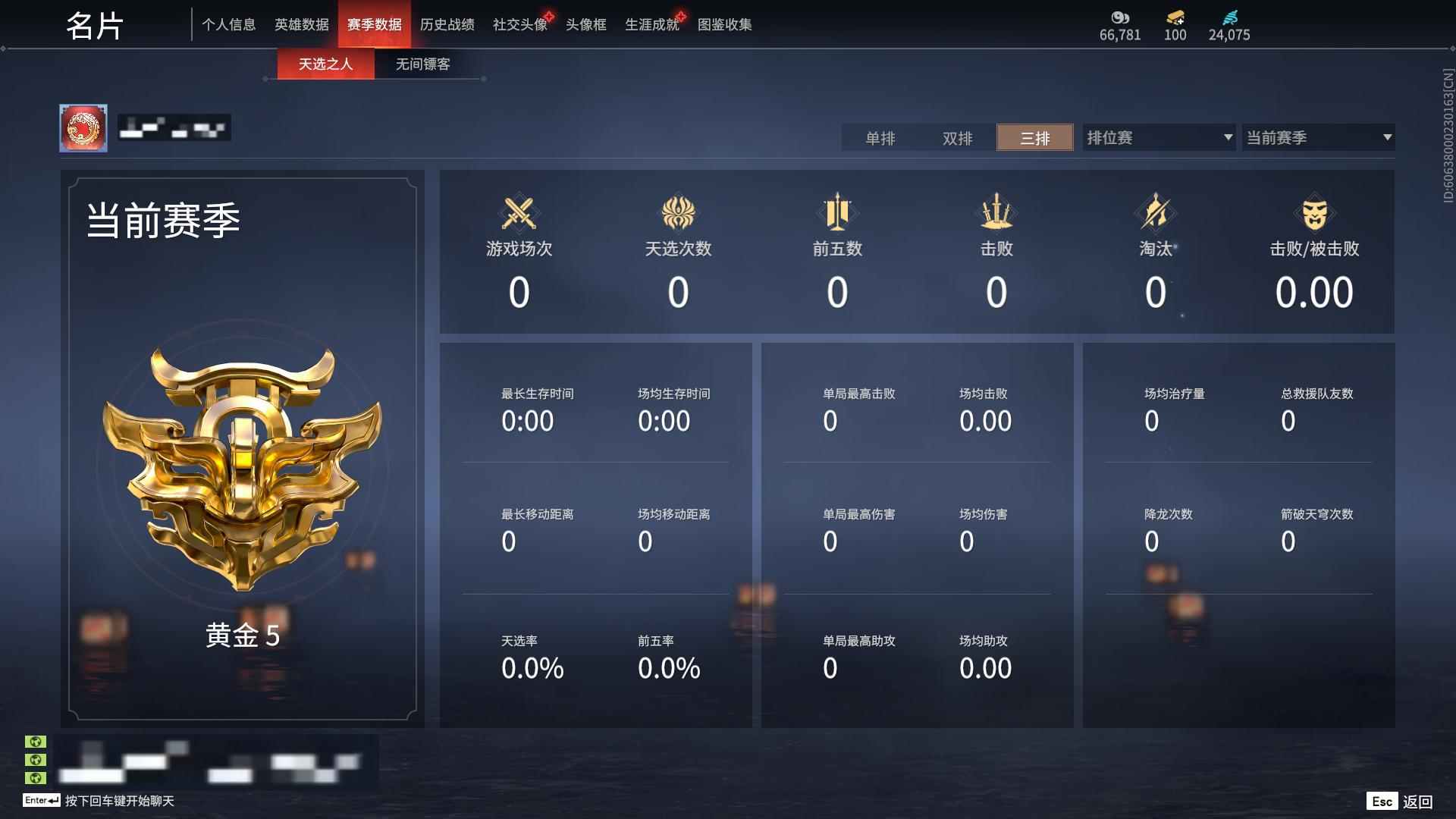
Task: Select the 双排 mode option
Action: (x=957, y=138)
